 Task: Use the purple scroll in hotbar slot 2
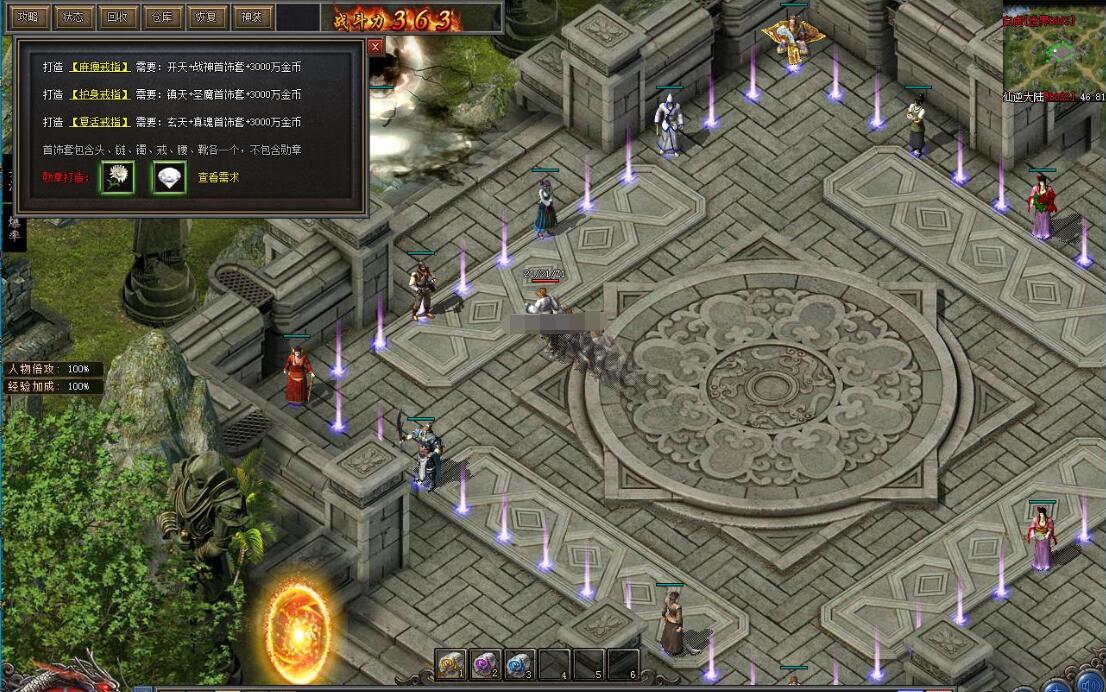pos(486,664)
